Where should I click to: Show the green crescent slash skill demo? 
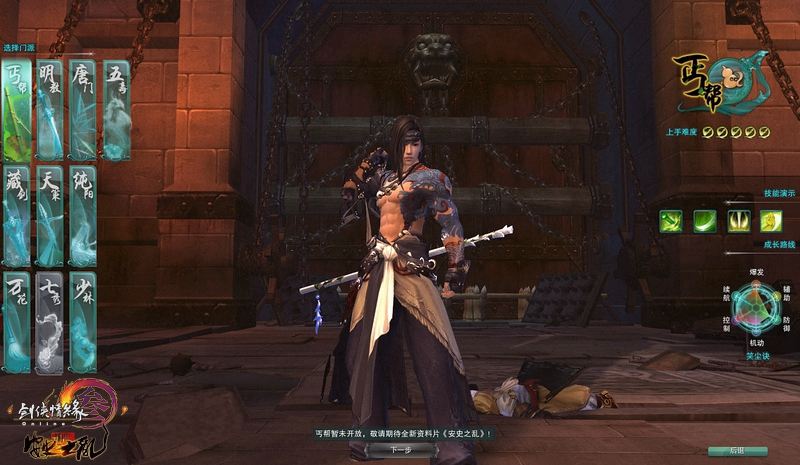[x=704, y=221]
